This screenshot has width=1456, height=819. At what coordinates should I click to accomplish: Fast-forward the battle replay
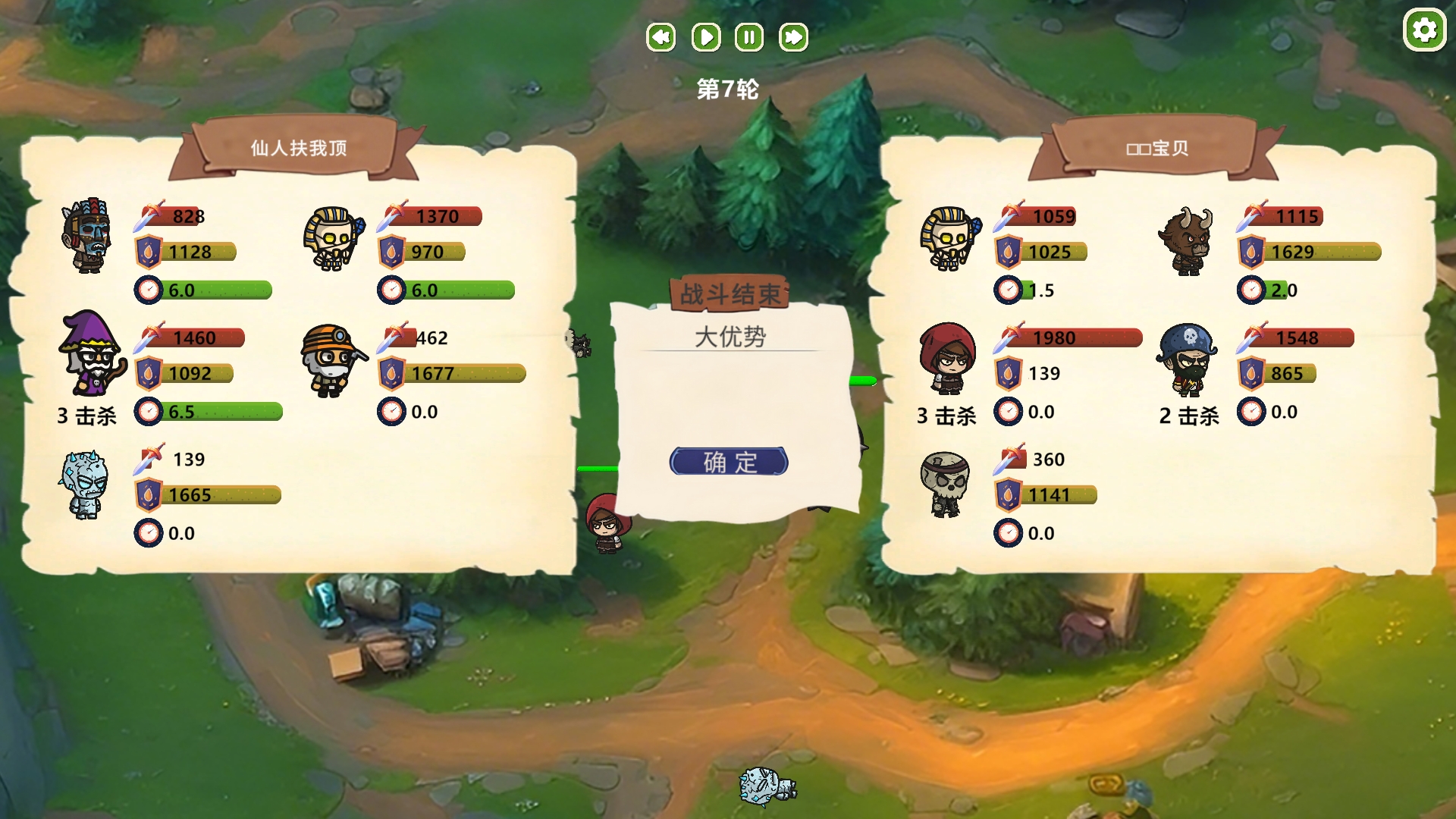pyautogui.click(x=793, y=37)
